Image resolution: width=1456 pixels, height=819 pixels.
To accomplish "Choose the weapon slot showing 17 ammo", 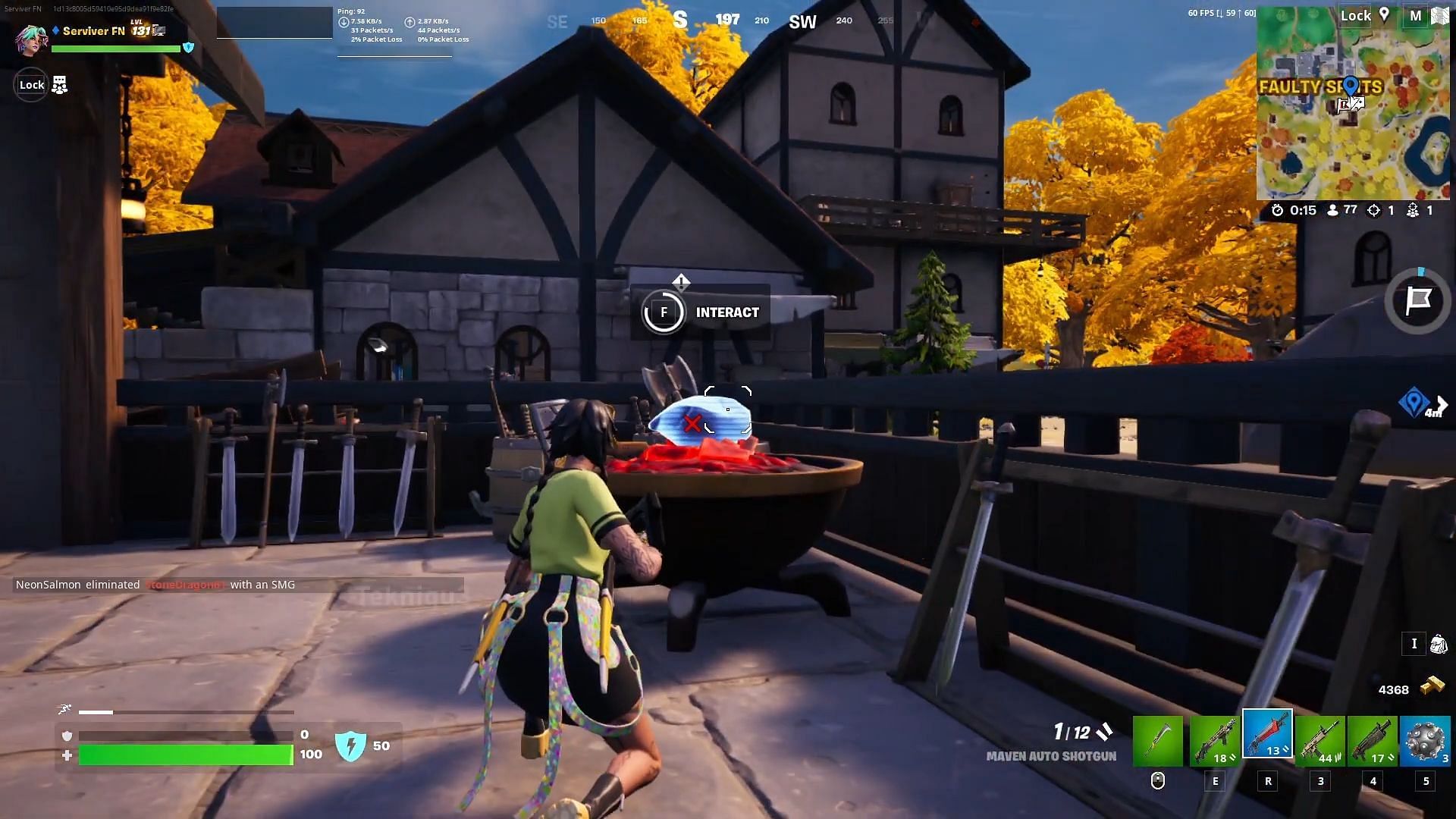I will [1373, 741].
